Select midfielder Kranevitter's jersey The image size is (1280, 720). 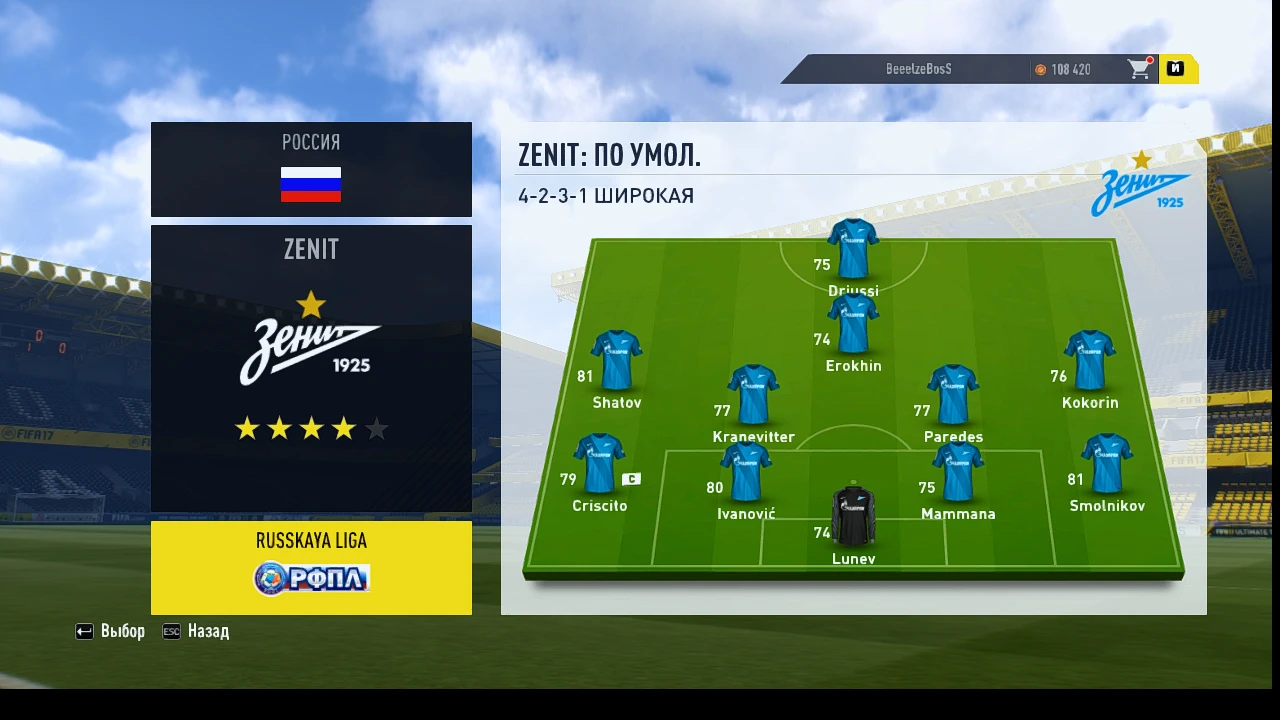(x=751, y=390)
